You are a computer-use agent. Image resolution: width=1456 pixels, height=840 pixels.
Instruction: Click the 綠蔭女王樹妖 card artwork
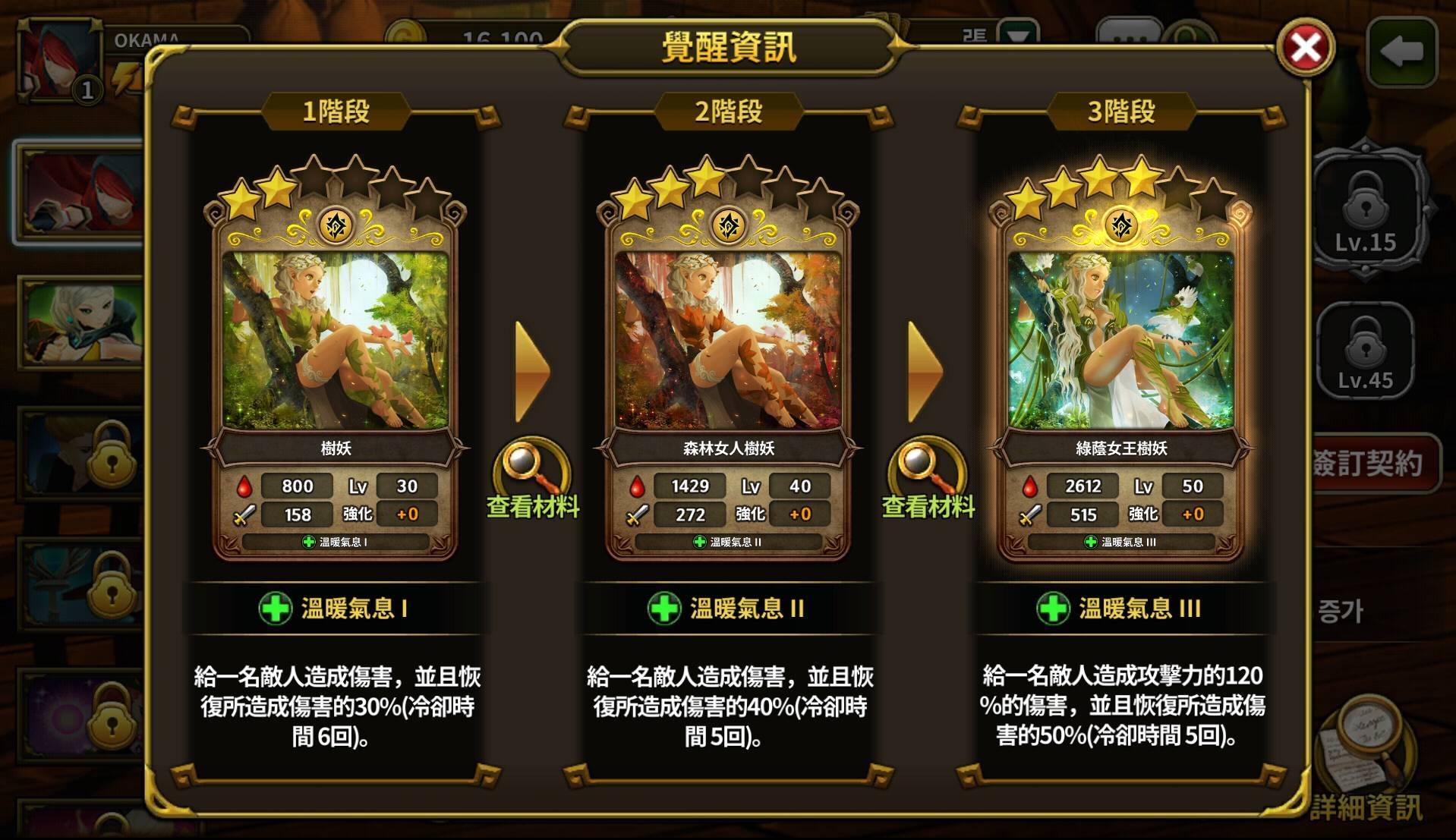[x=1121, y=338]
